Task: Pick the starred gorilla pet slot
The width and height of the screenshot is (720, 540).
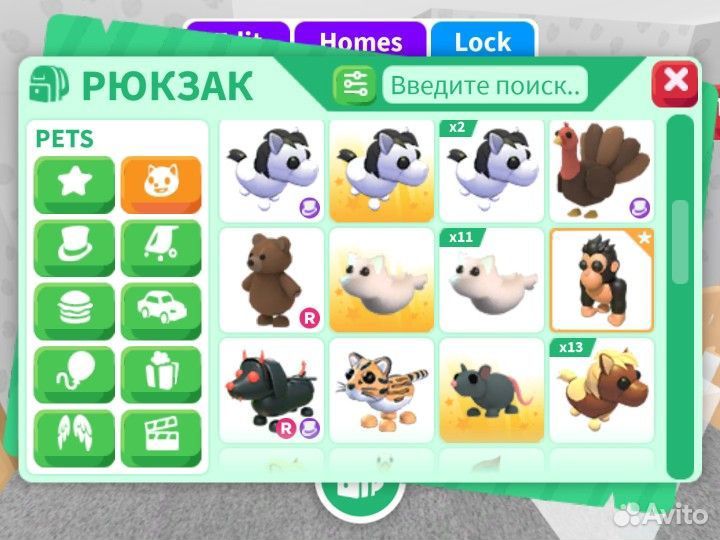Action: point(602,281)
